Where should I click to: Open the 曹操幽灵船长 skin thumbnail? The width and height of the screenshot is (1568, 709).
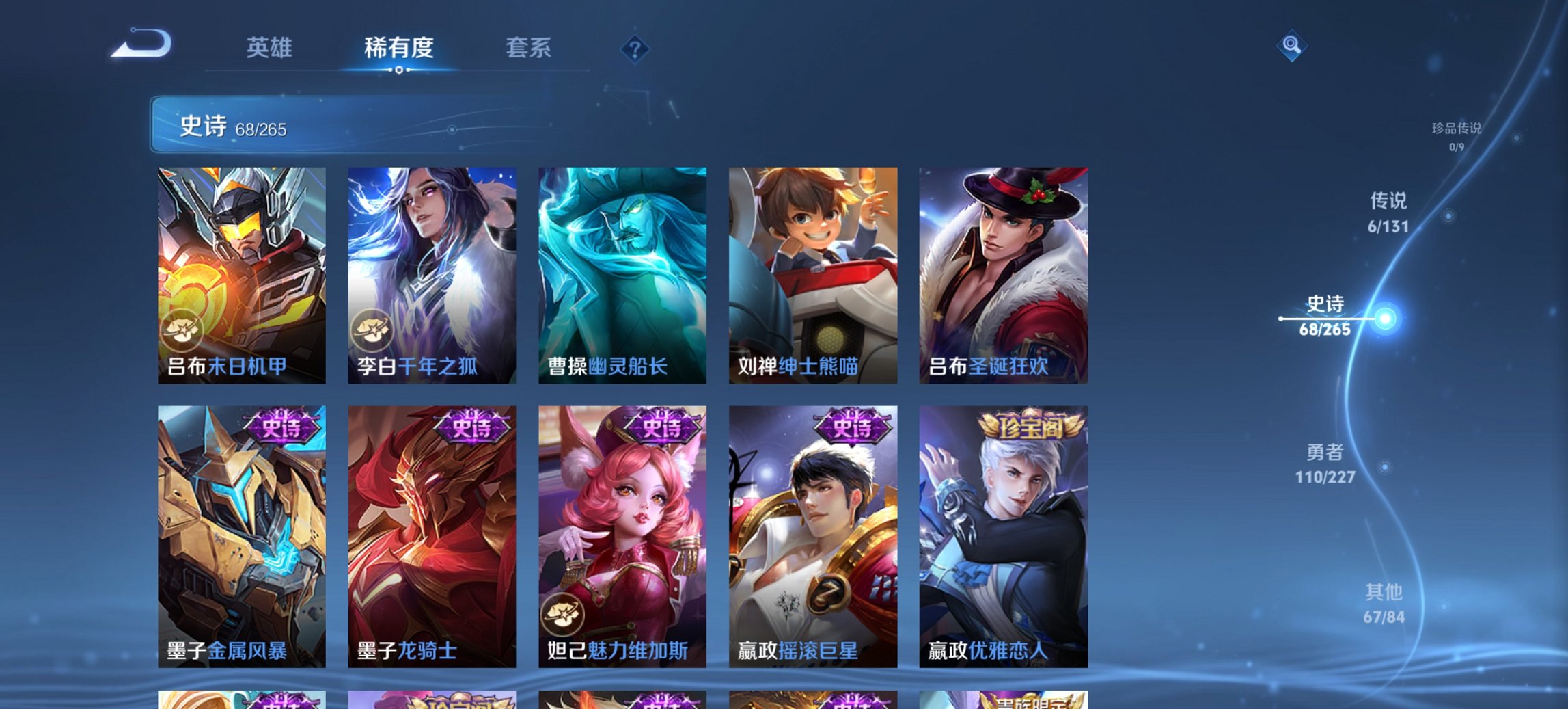point(624,273)
